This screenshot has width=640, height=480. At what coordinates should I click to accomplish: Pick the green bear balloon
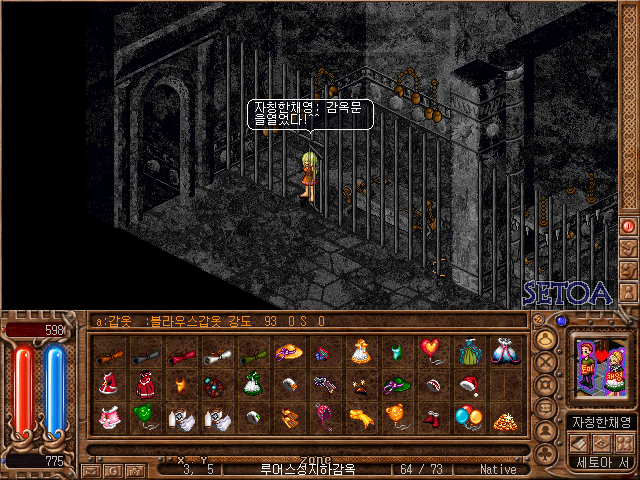click(146, 415)
